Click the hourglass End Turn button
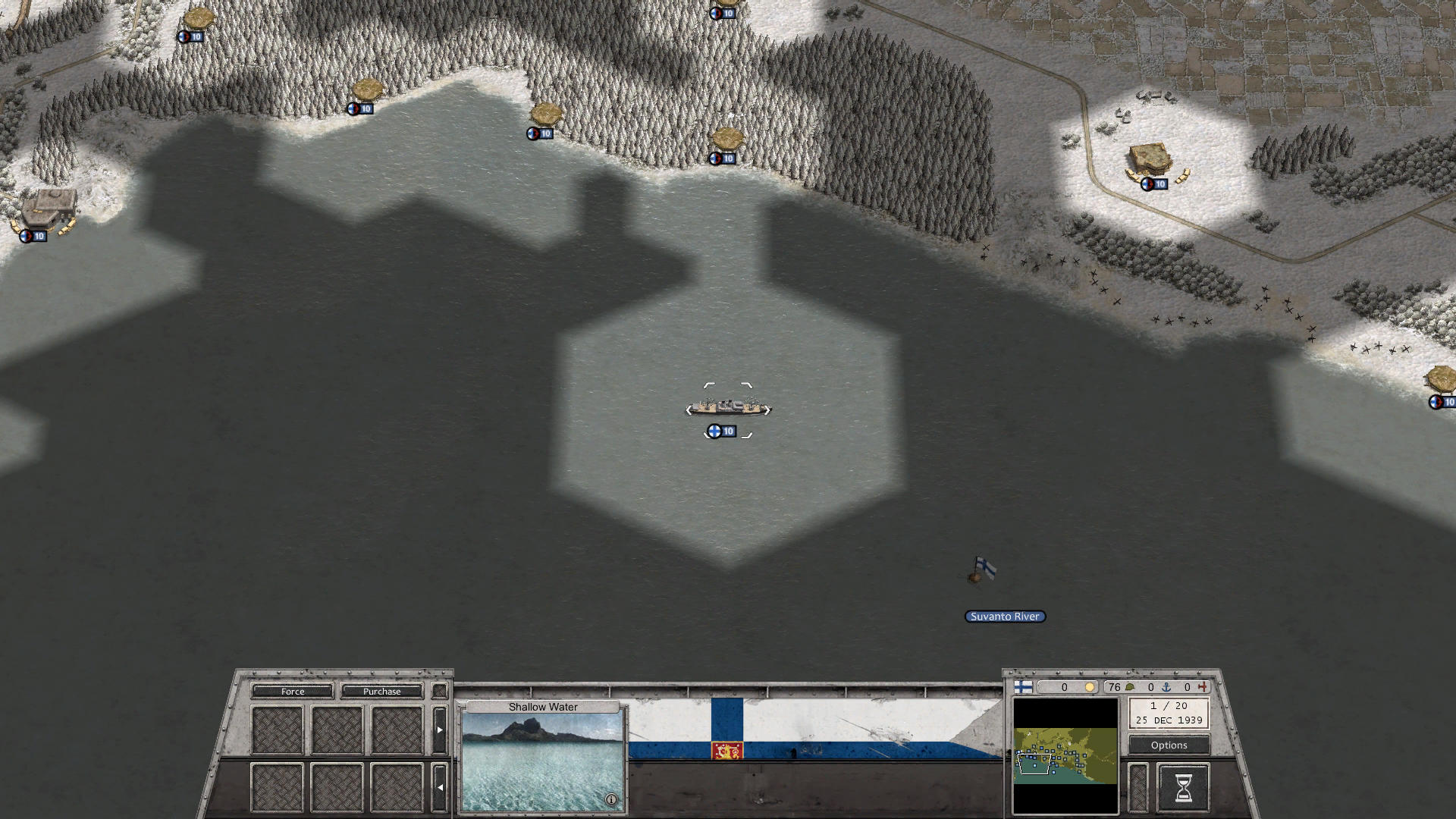The width and height of the screenshot is (1456, 819). point(1182,786)
